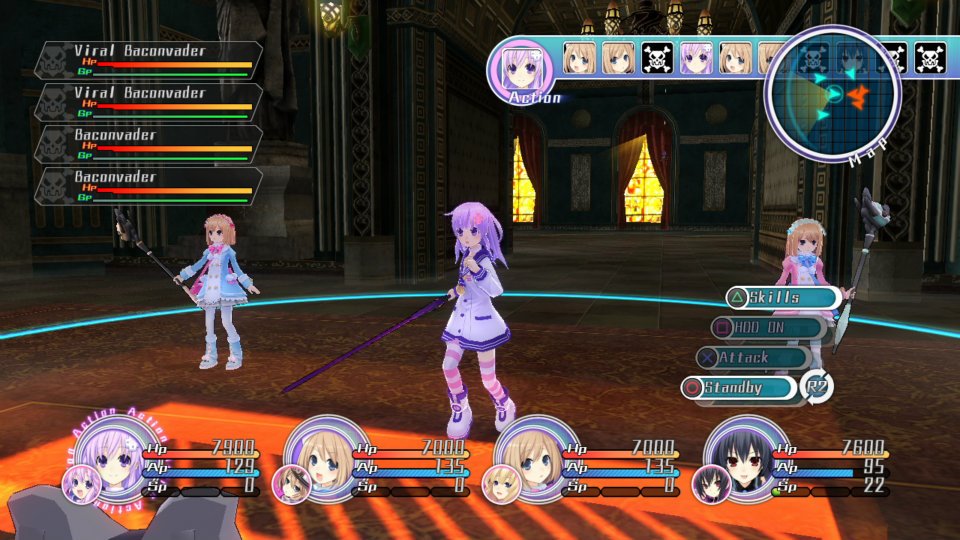Click the small purple-haired turn order portrait

pyautogui.click(x=696, y=59)
